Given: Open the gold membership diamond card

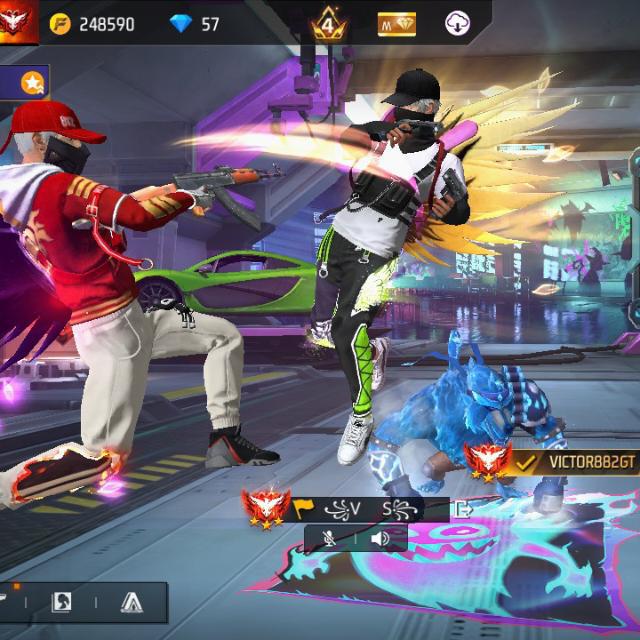Looking at the screenshot, I should (397, 24).
